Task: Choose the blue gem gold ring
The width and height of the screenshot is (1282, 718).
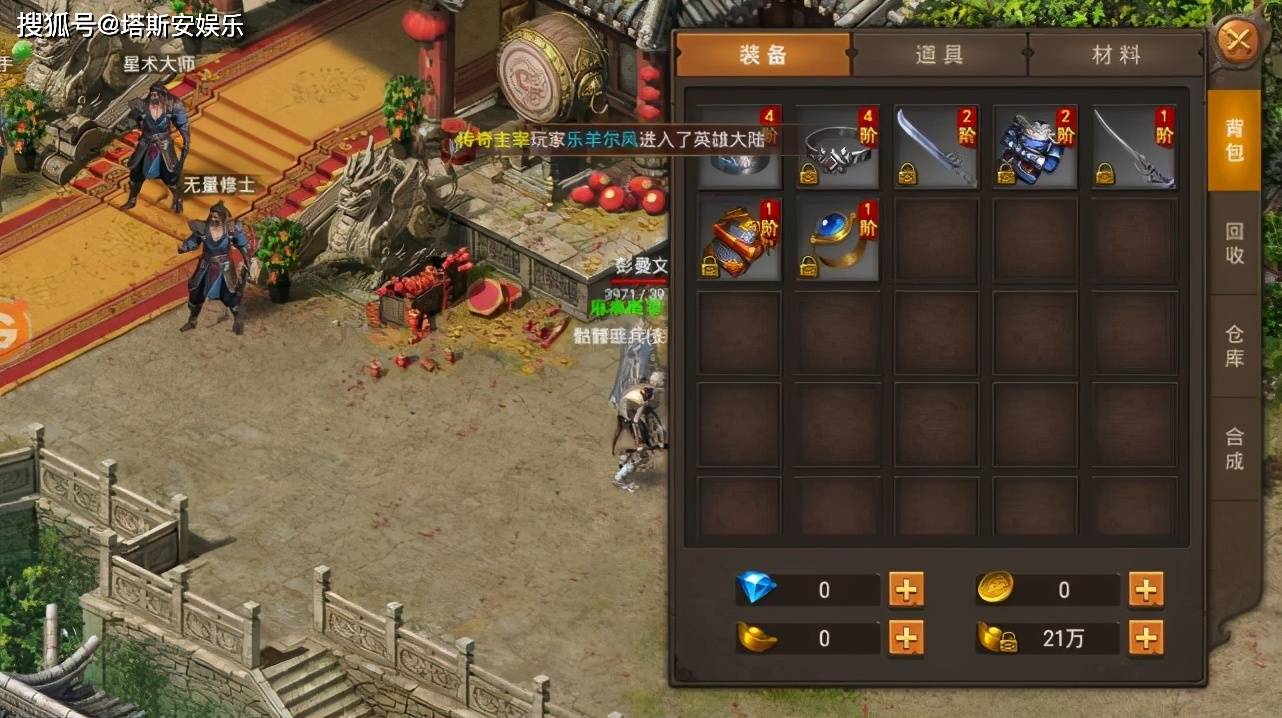Action: point(837,240)
